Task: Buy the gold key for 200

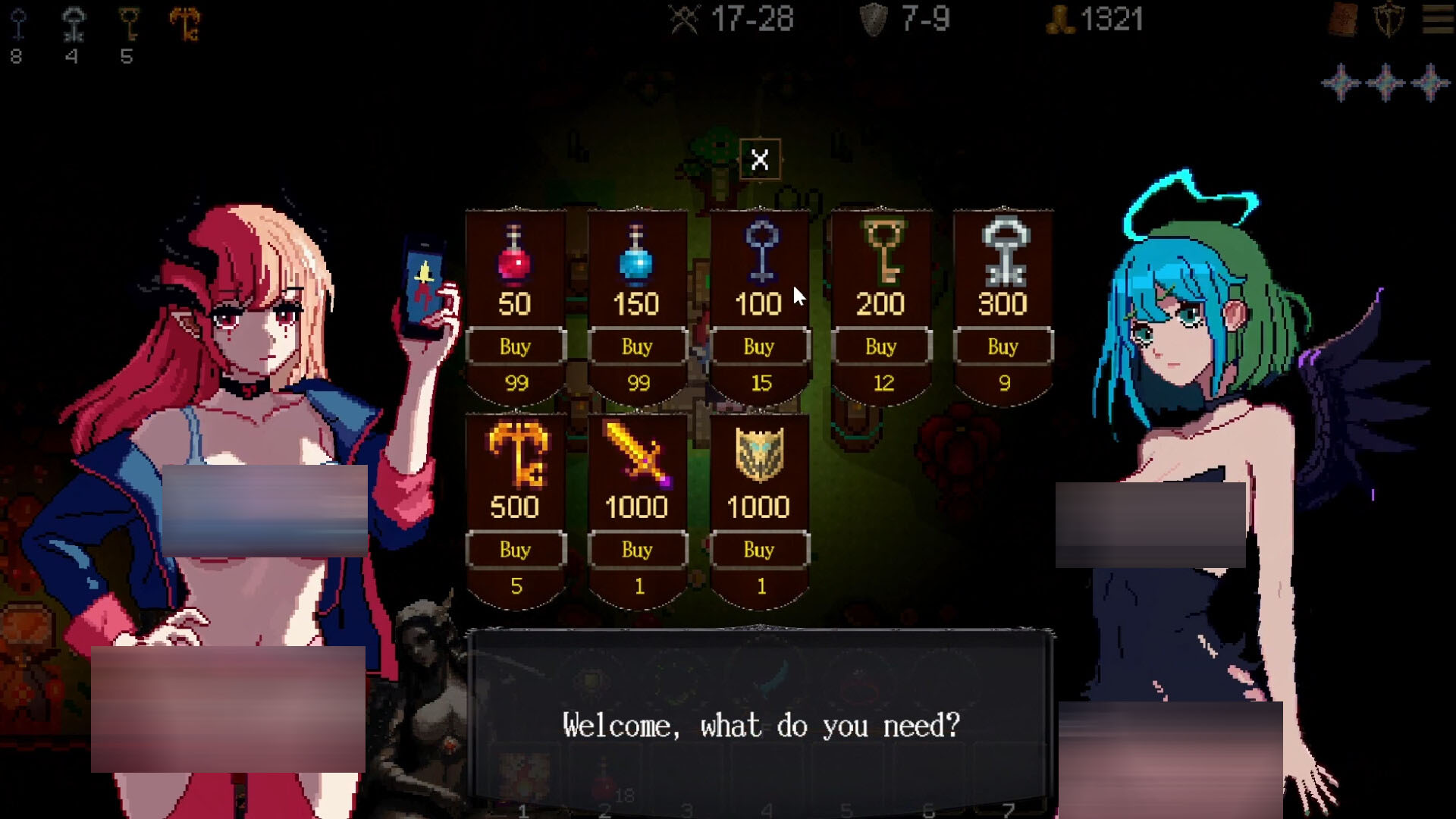Action: click(880, 347)
